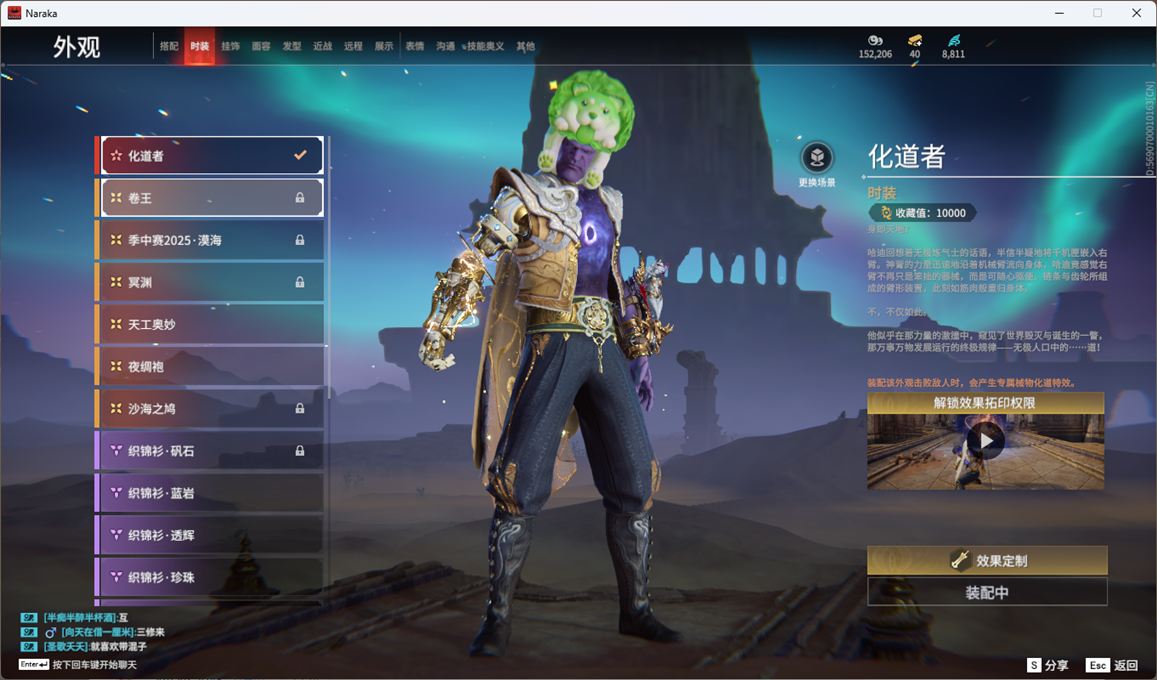Switch to the 发型 hairstyle tab
The height and width of the screenshot is (680, 1157).
click(x=292, y=47)
